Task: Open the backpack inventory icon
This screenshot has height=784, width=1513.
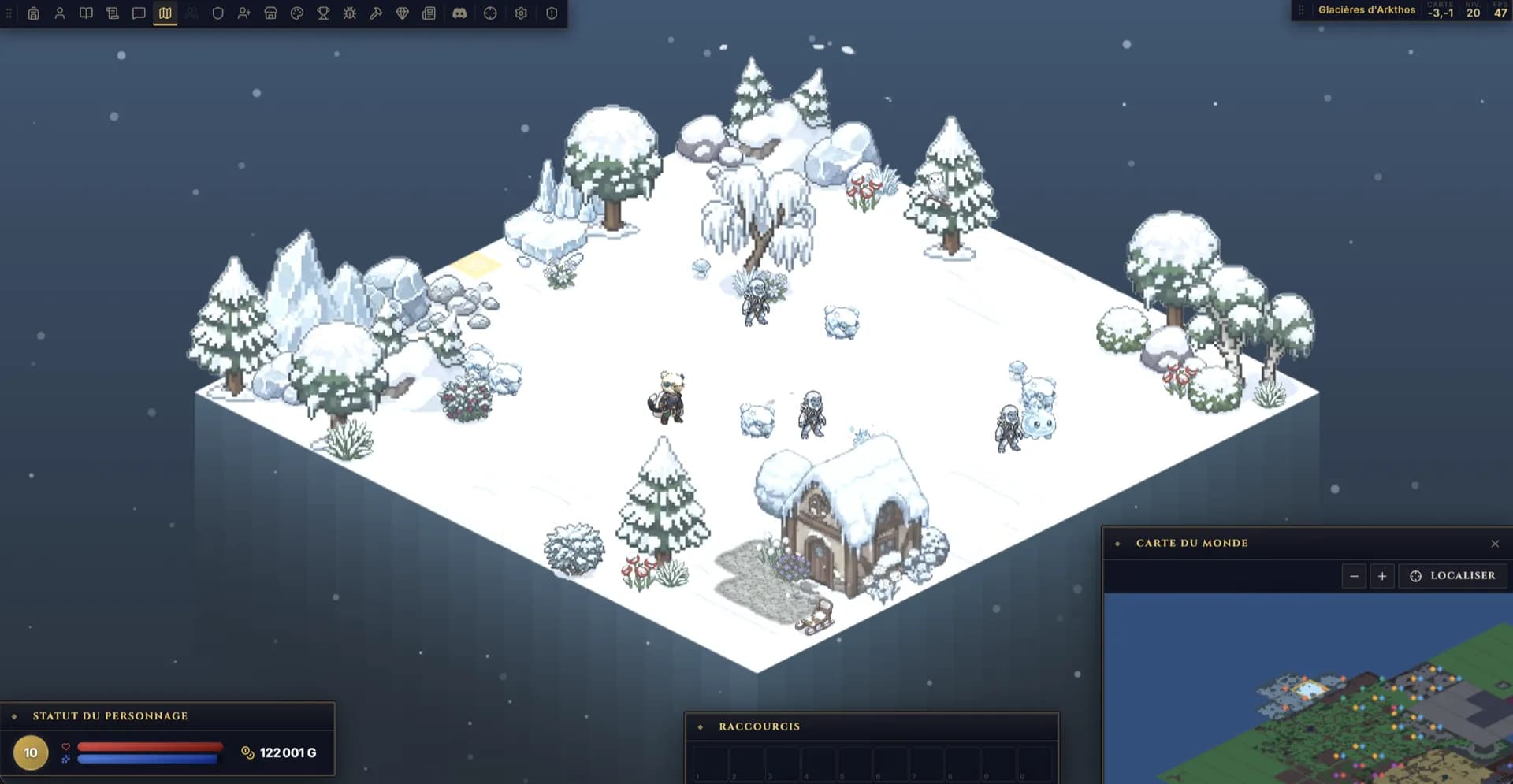Action: pos(33,13)
